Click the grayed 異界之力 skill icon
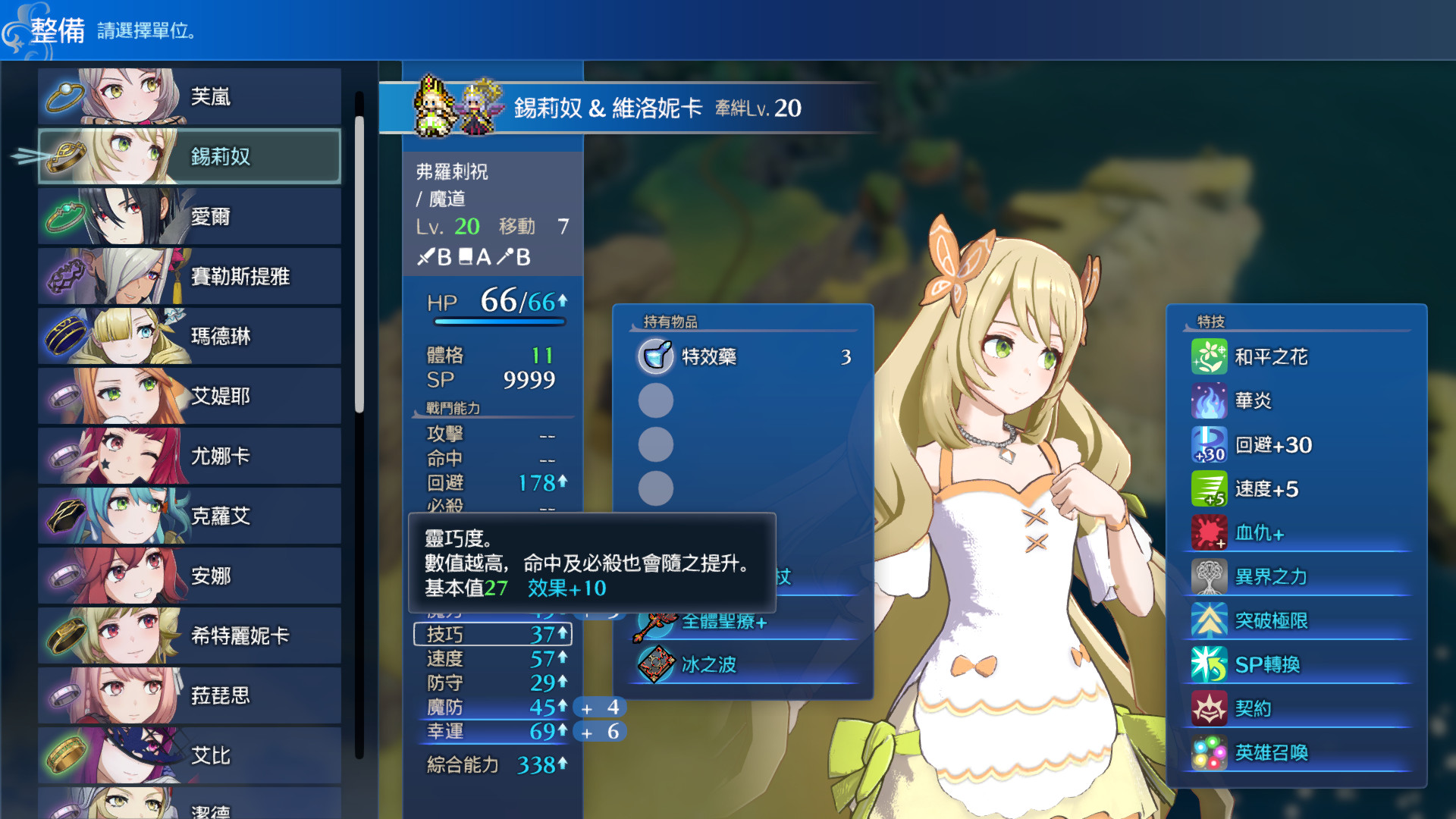The height and width of the screenshot is (819, 1456). [1211, 576]
